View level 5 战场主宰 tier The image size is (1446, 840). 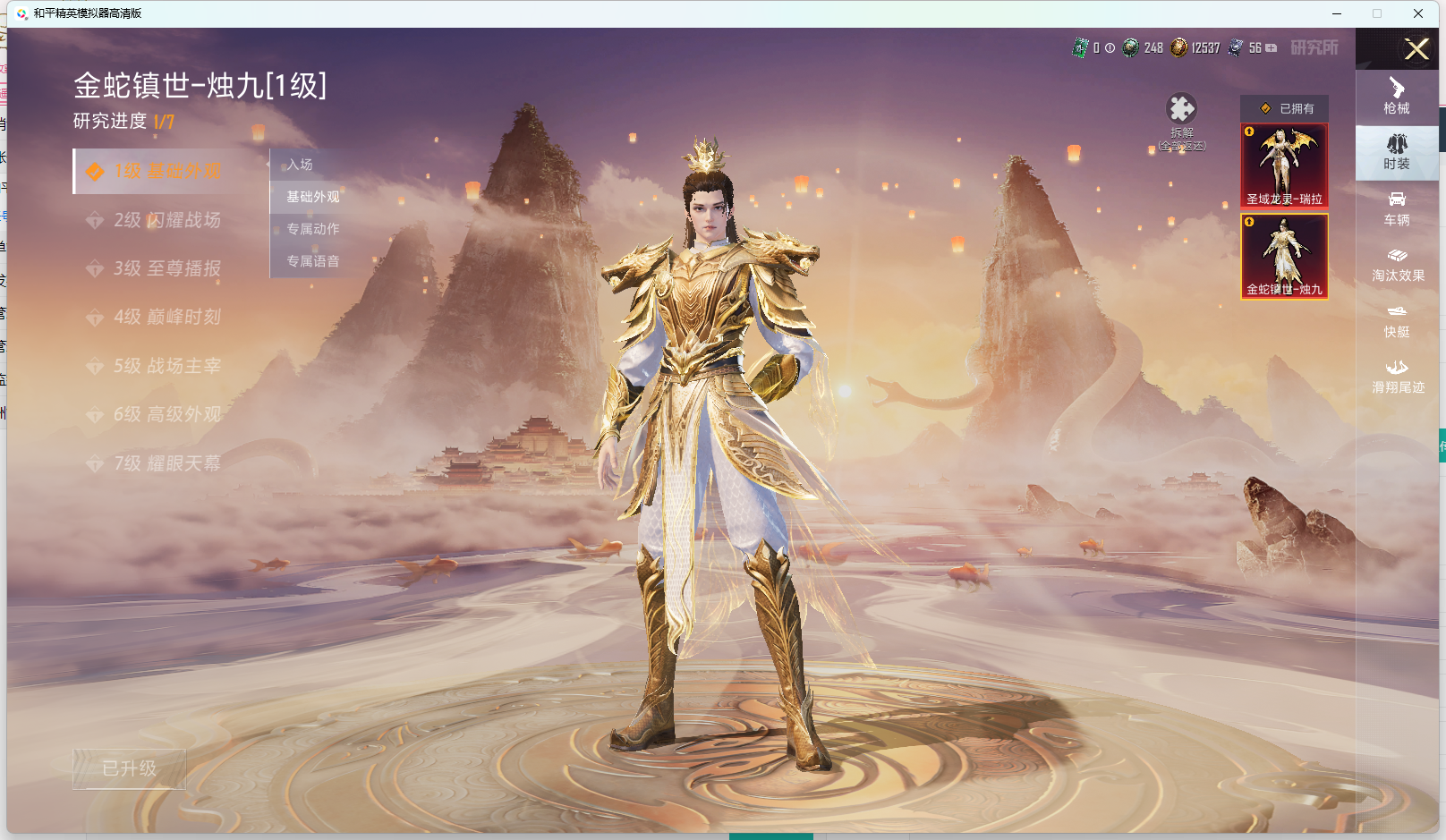coord(166,366)
